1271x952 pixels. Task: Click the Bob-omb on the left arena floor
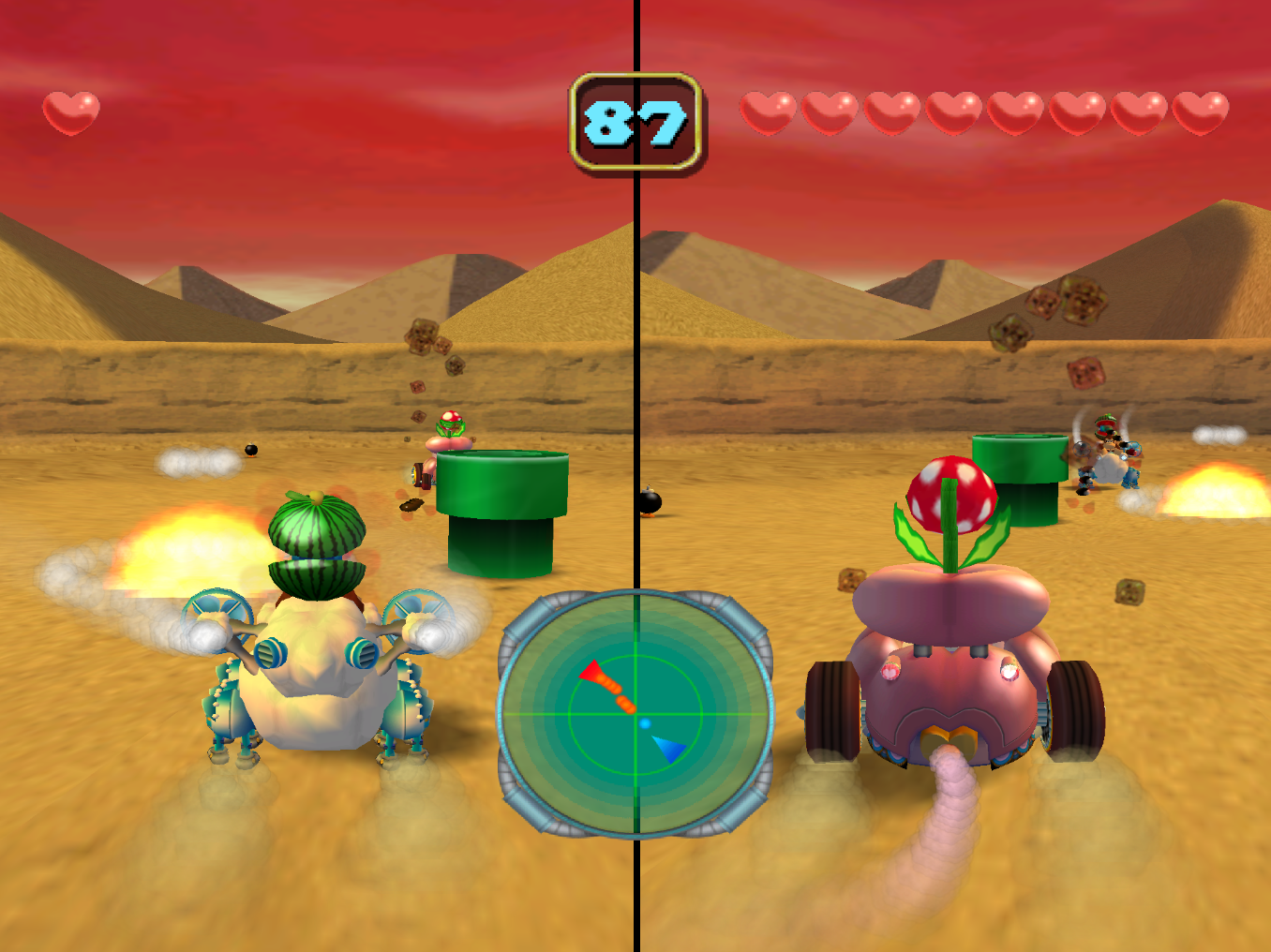[249, 450]
